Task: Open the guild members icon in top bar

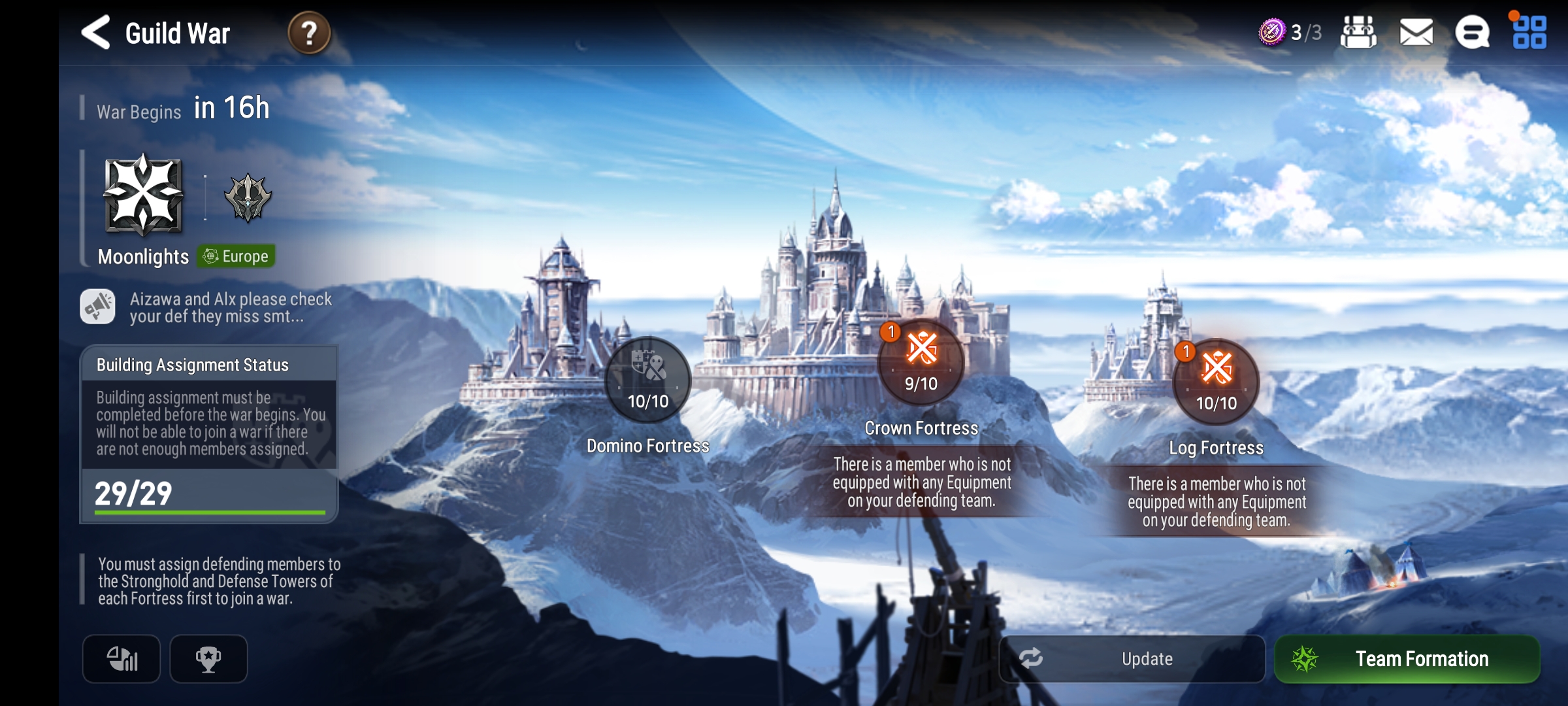Action: tap(1358, 33)
